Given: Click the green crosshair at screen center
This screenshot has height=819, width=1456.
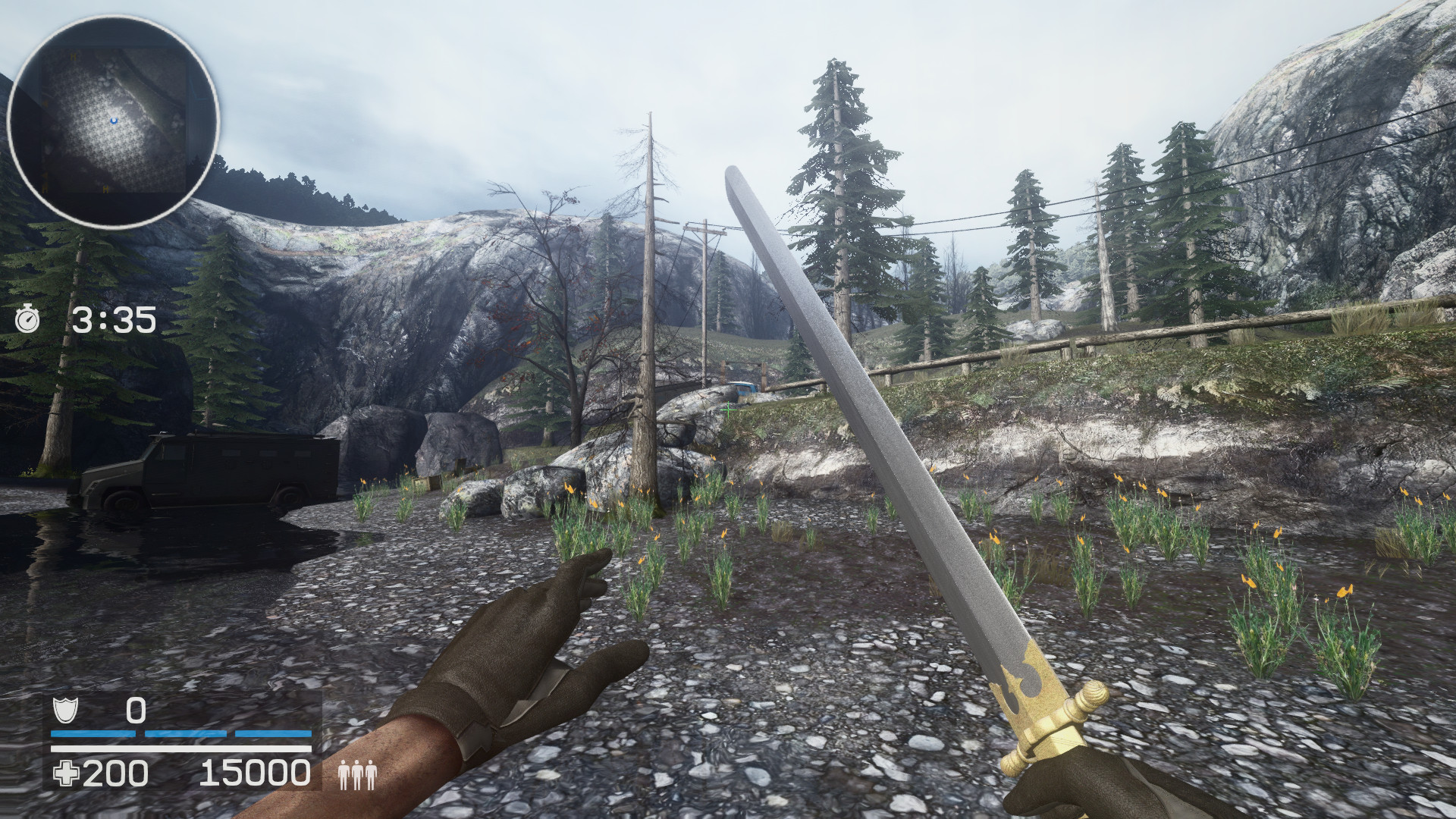Looking at the screenshot, I should [729, 409].
